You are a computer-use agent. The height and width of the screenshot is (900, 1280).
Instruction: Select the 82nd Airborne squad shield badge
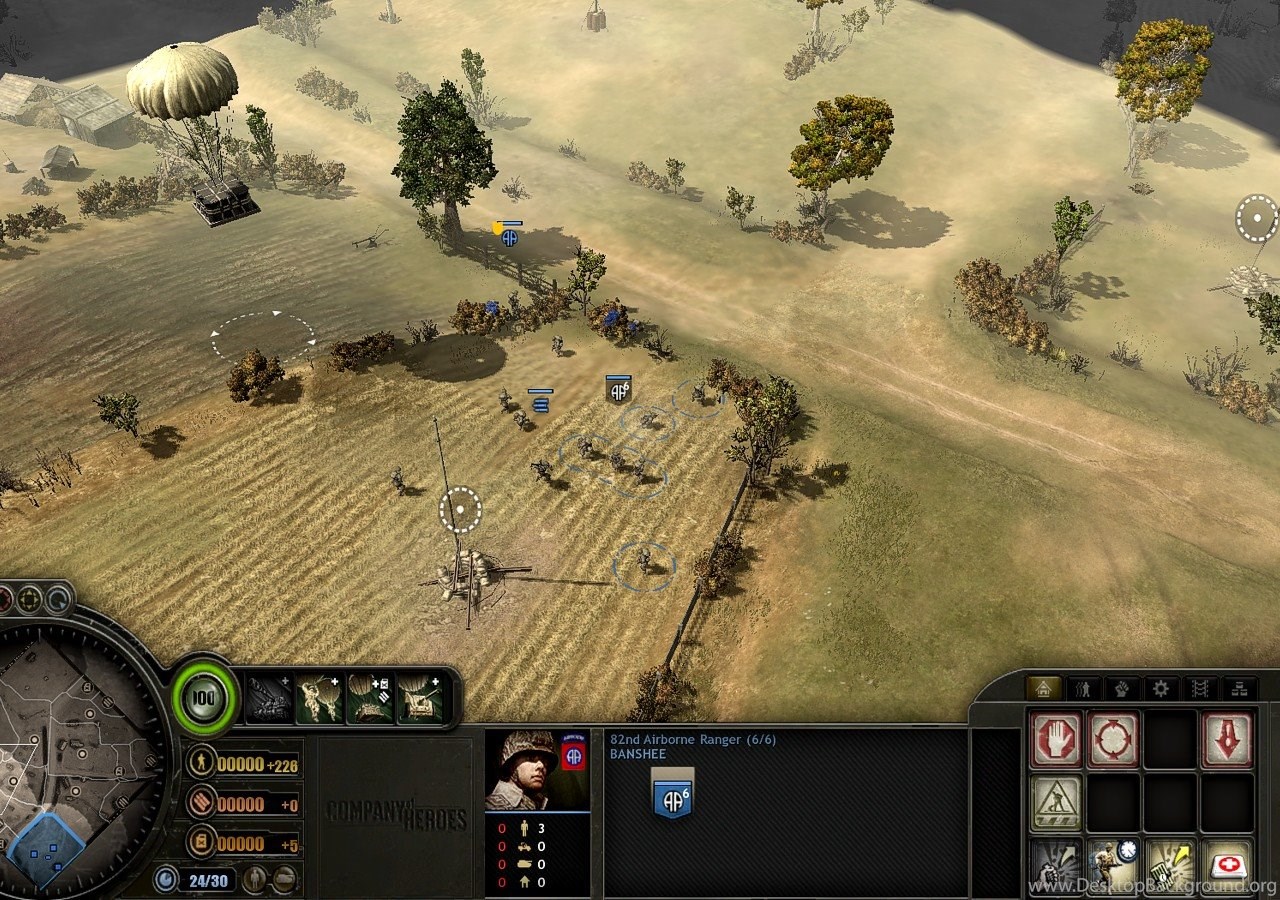pyautogui.click(x=672, y=795)
